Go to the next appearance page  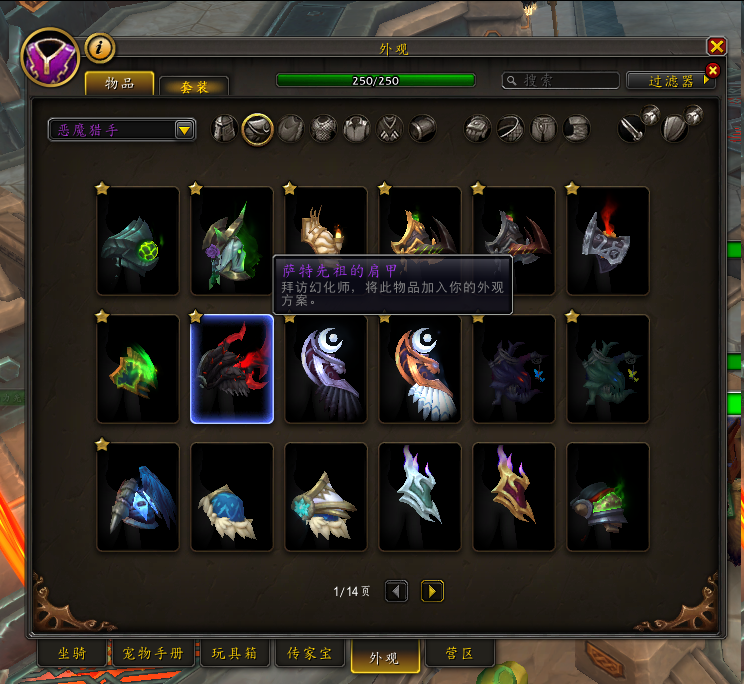click(x=432, y=591)
